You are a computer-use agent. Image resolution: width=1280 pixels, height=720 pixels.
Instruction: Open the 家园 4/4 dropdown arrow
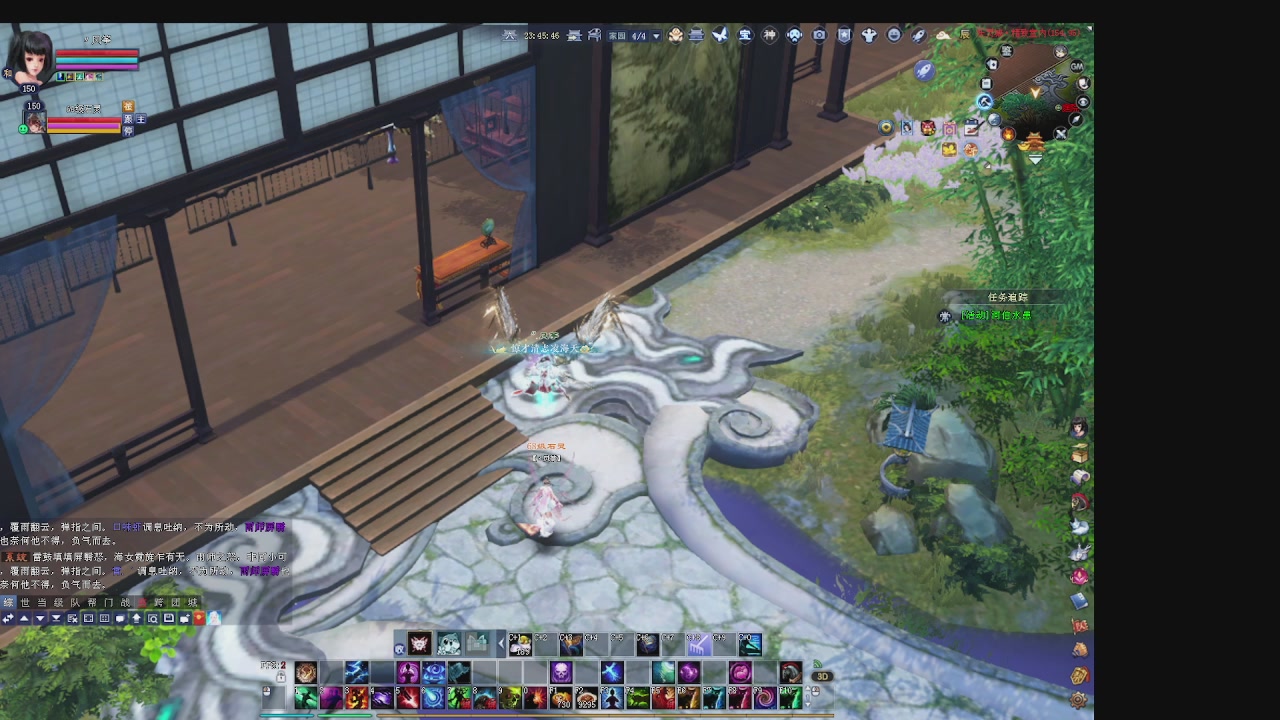656,36
